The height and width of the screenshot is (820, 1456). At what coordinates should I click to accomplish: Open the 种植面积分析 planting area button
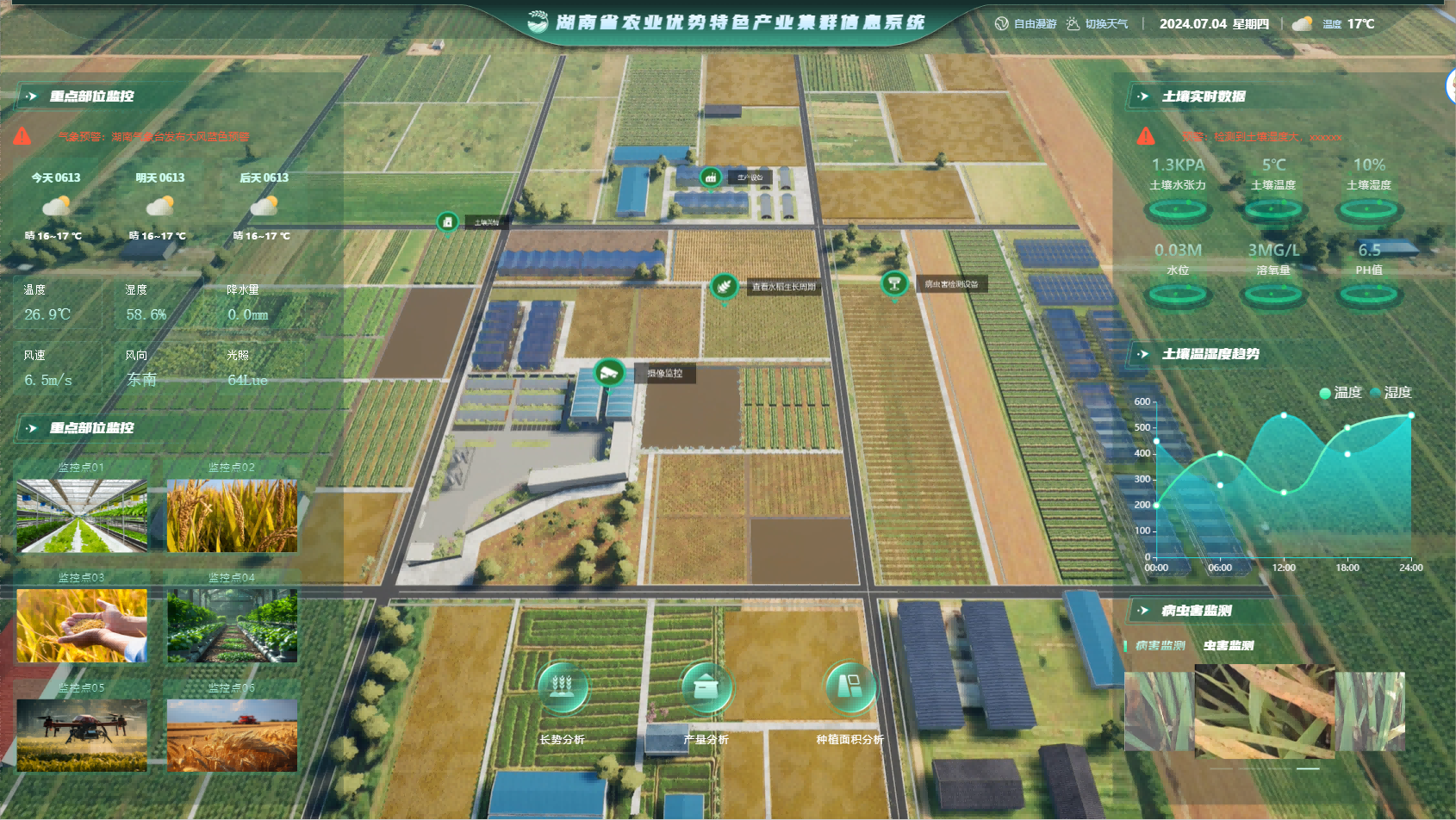[x=849, y=687]
